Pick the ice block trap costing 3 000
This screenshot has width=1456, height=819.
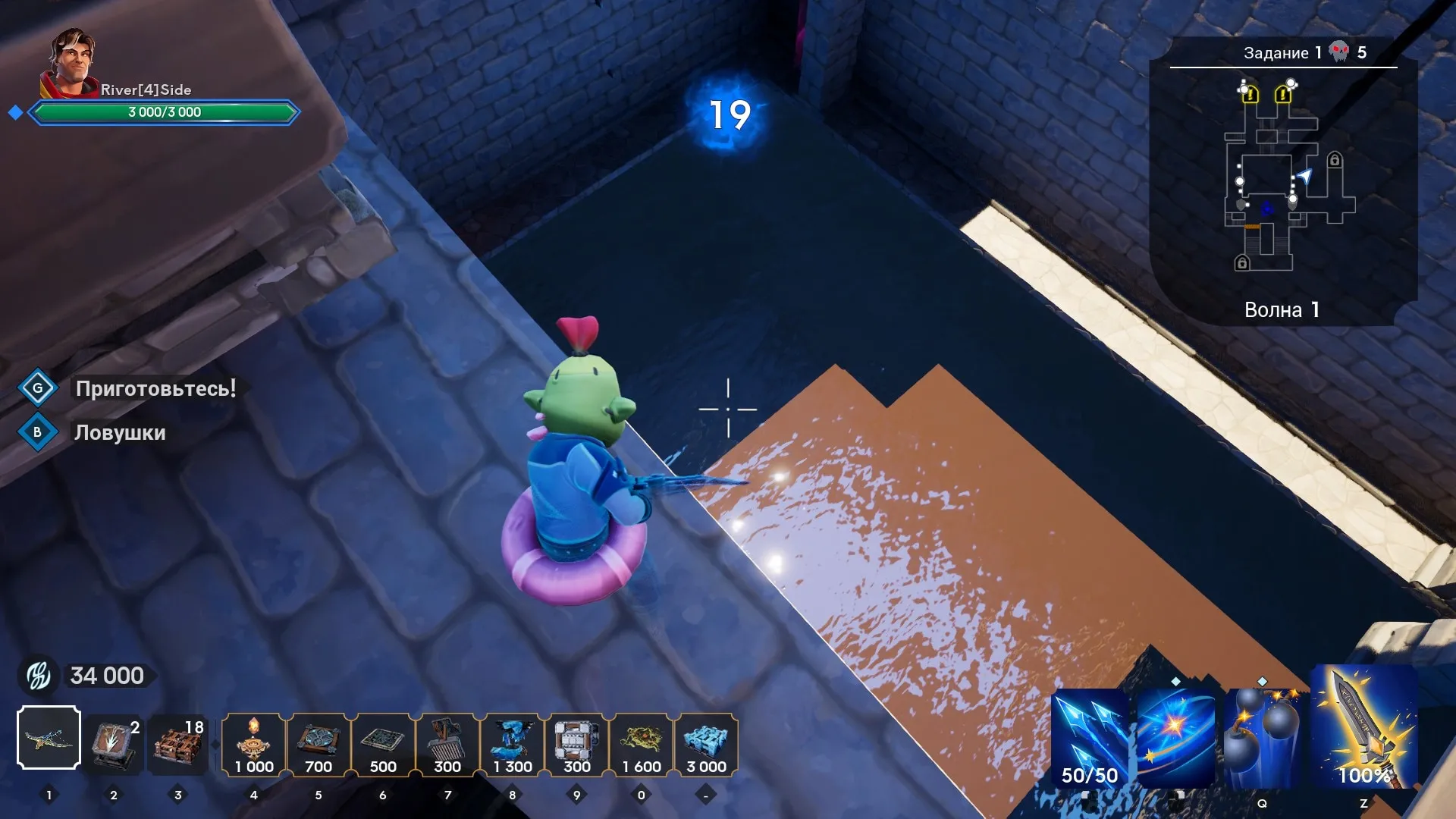tap(706, 745)
